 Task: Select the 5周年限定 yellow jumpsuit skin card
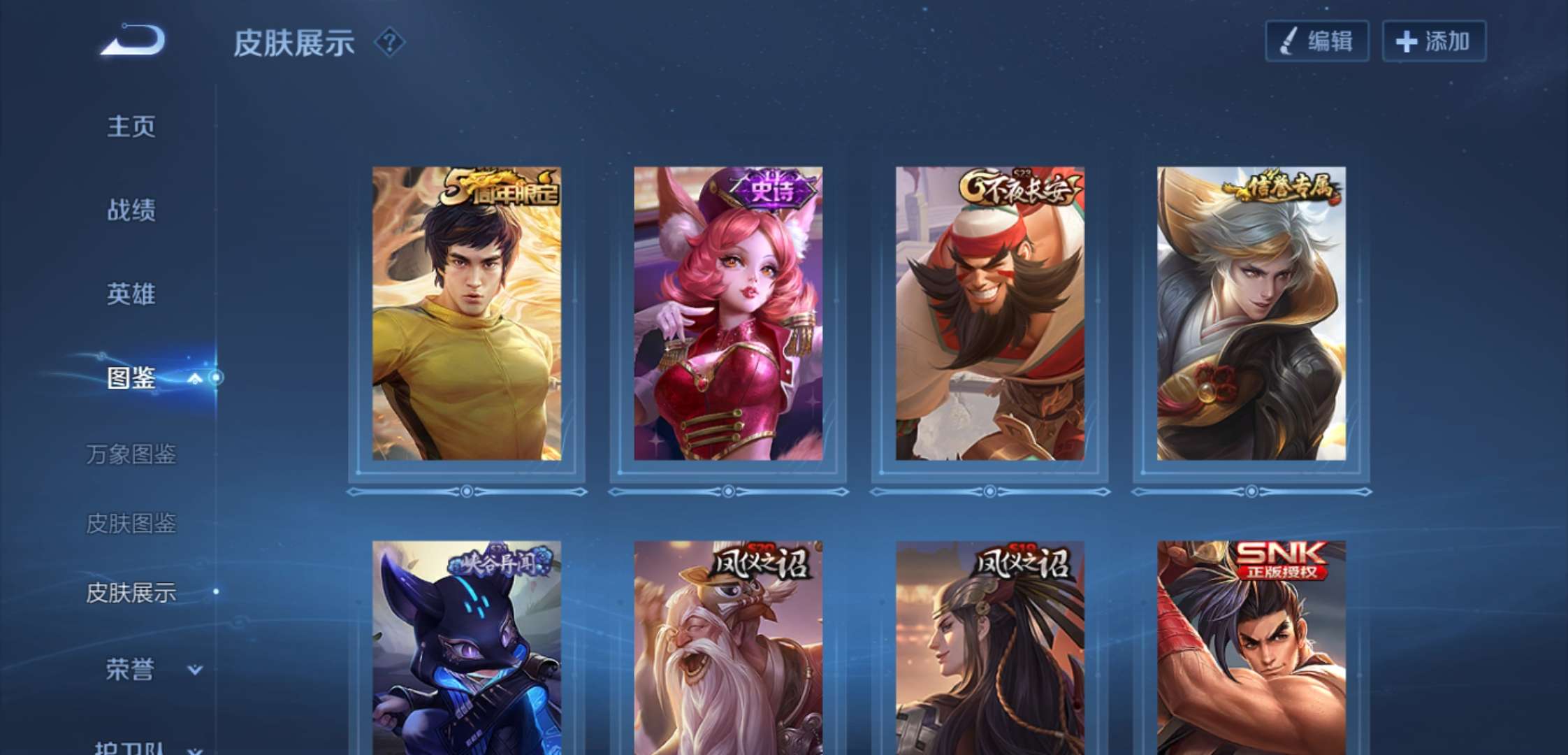[x=466, y=313]
